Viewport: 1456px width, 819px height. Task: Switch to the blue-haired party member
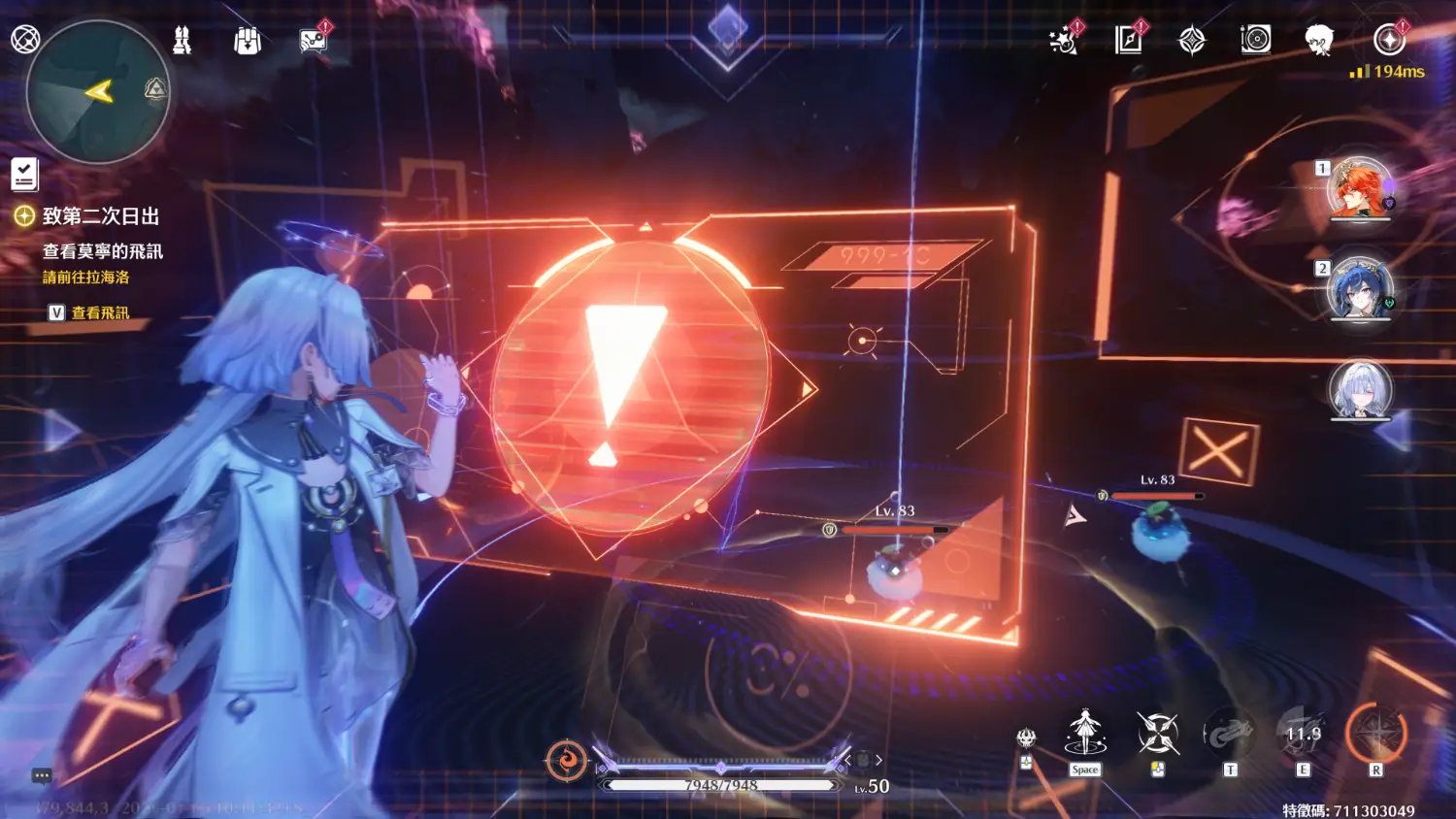(x=1359, y=288)
